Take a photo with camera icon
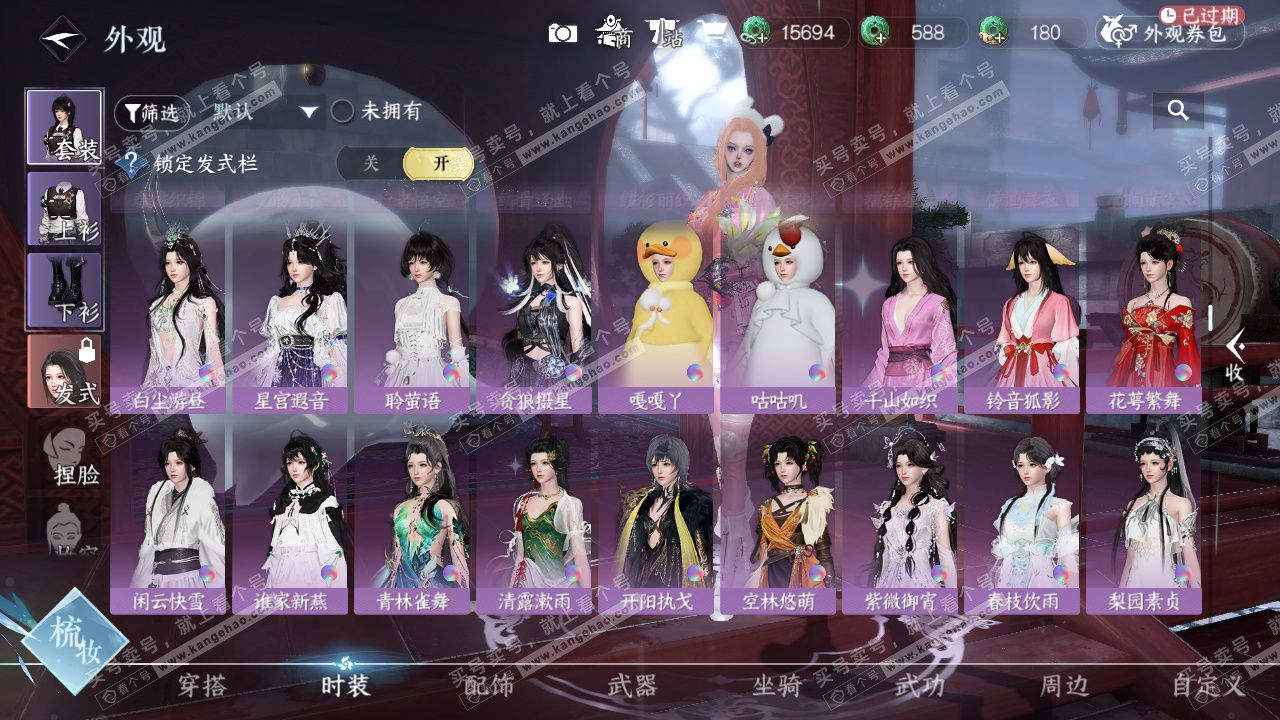This screenshot has height=720, width=1280. (563, 33)
